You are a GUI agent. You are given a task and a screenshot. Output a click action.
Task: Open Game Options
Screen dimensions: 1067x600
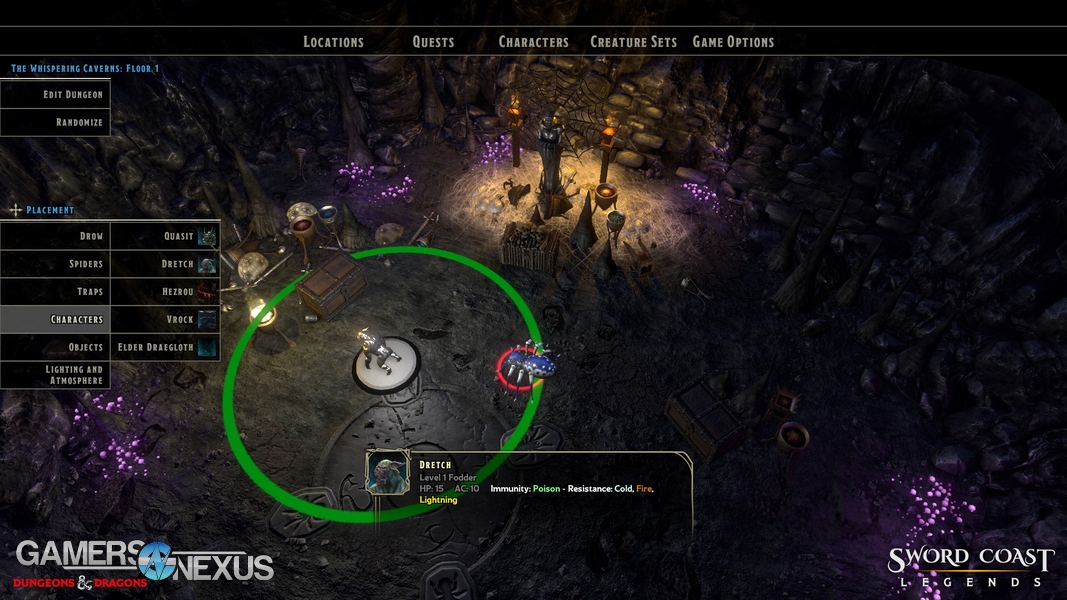tap(733, 42)
